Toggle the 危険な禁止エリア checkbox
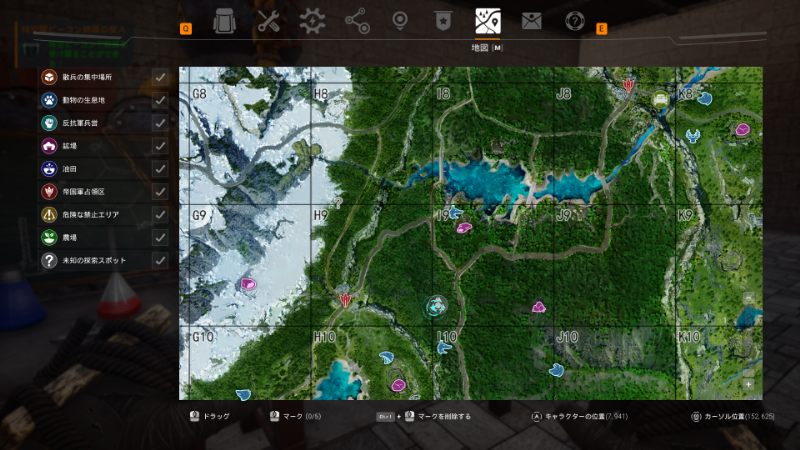 pyautogui.click(x=160, y=215)
